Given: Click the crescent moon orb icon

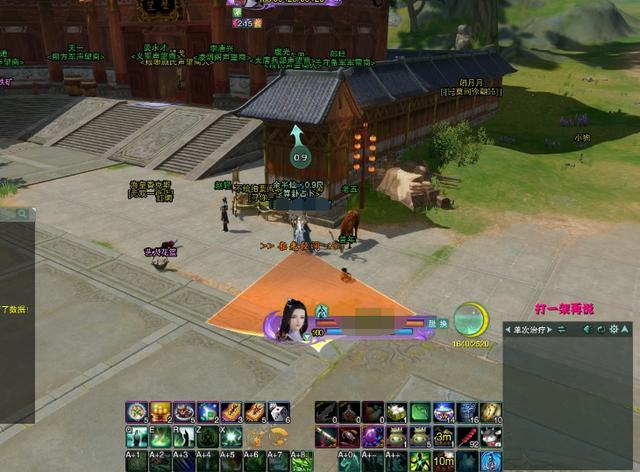Looking at the screenshot, I should tap(468, 320).
